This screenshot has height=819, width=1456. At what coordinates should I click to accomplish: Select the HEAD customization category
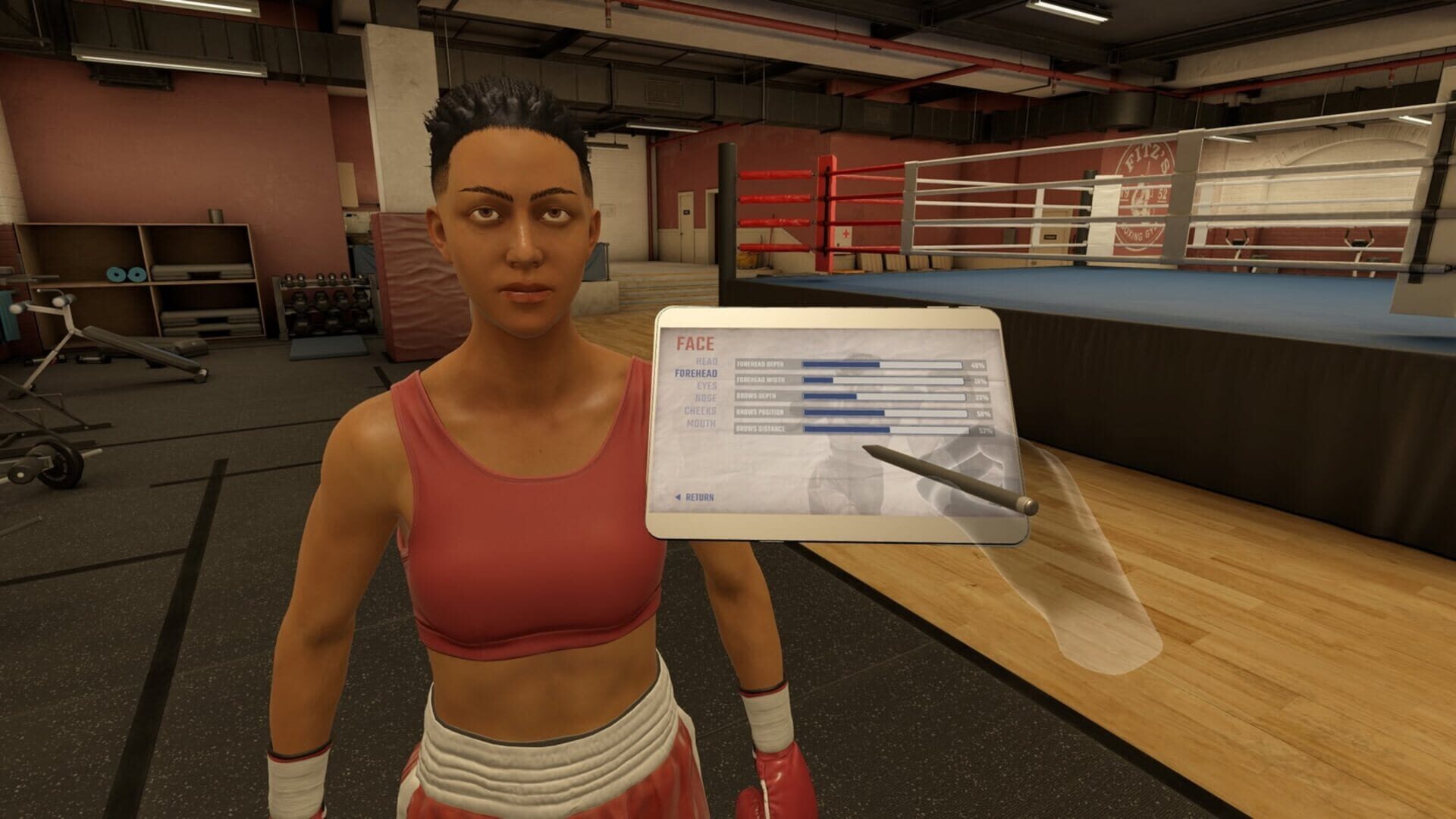tap(707, 362)
